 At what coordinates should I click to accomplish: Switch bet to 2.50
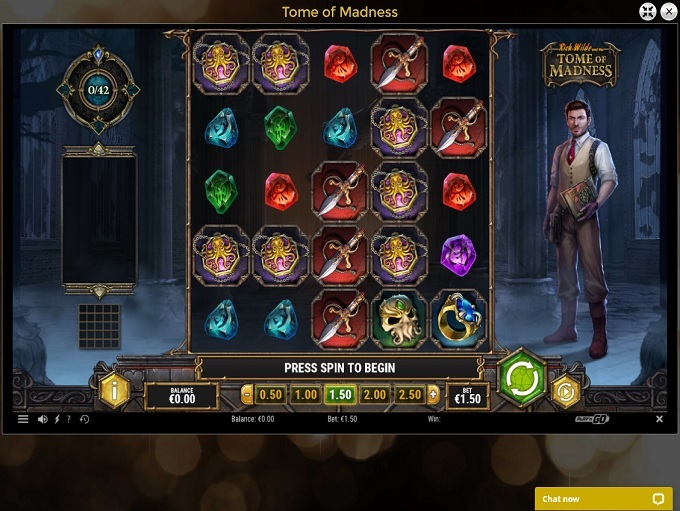[x=410, y=395]
